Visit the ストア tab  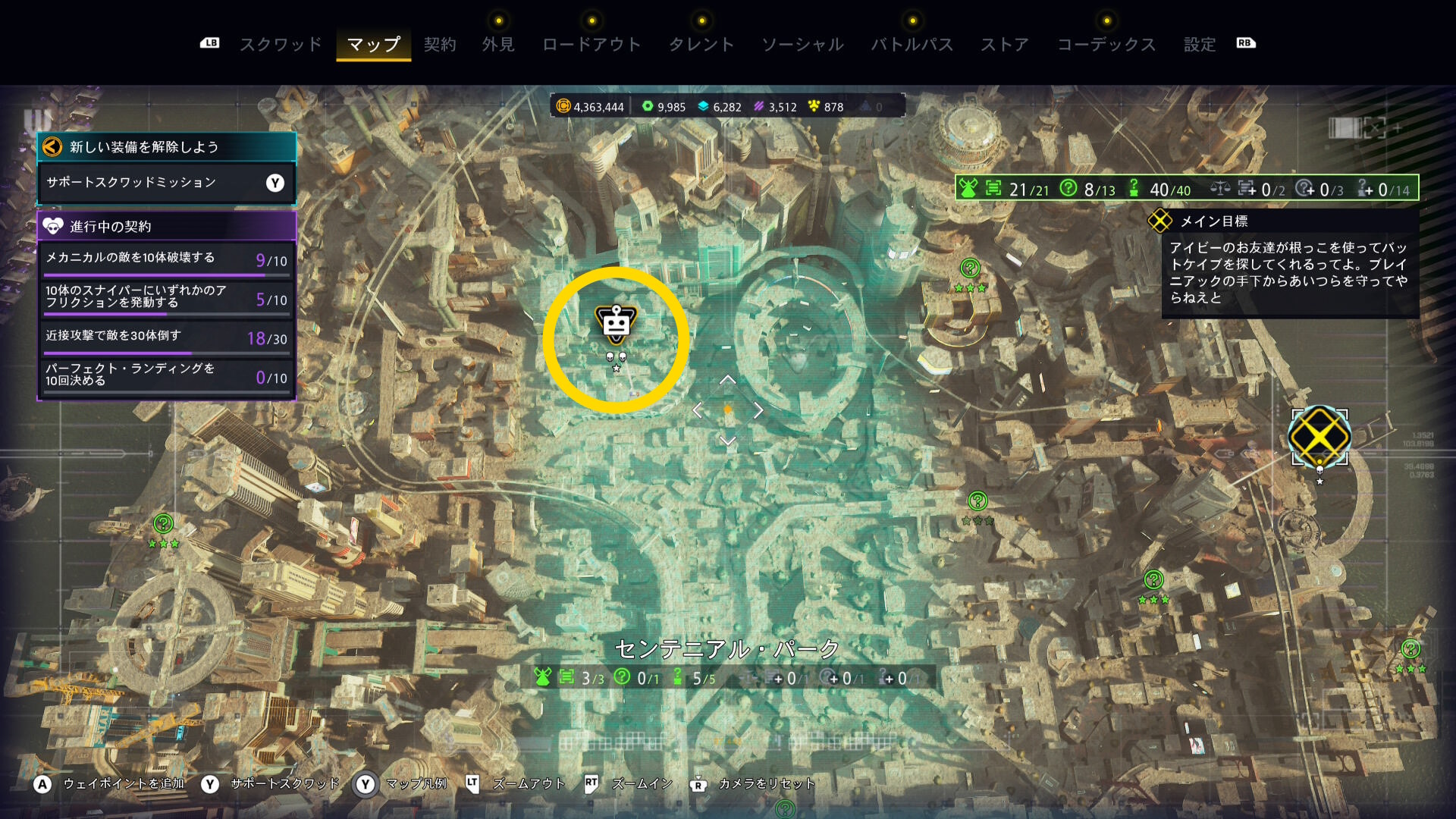(1005, 45)
